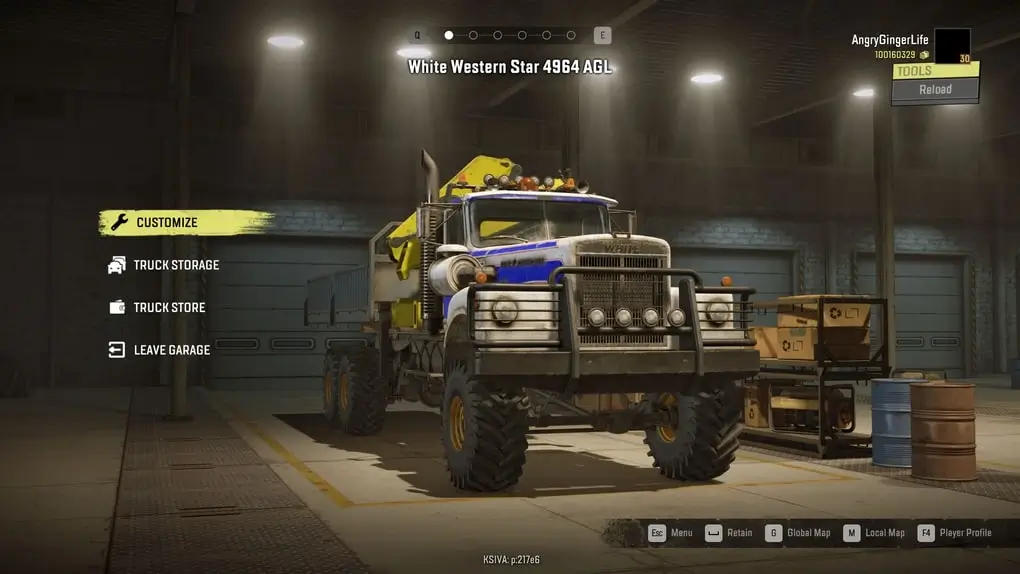Select the AngryGingerLife player avatar
The image size is (1020, 574).
click(x=952, y=46)
